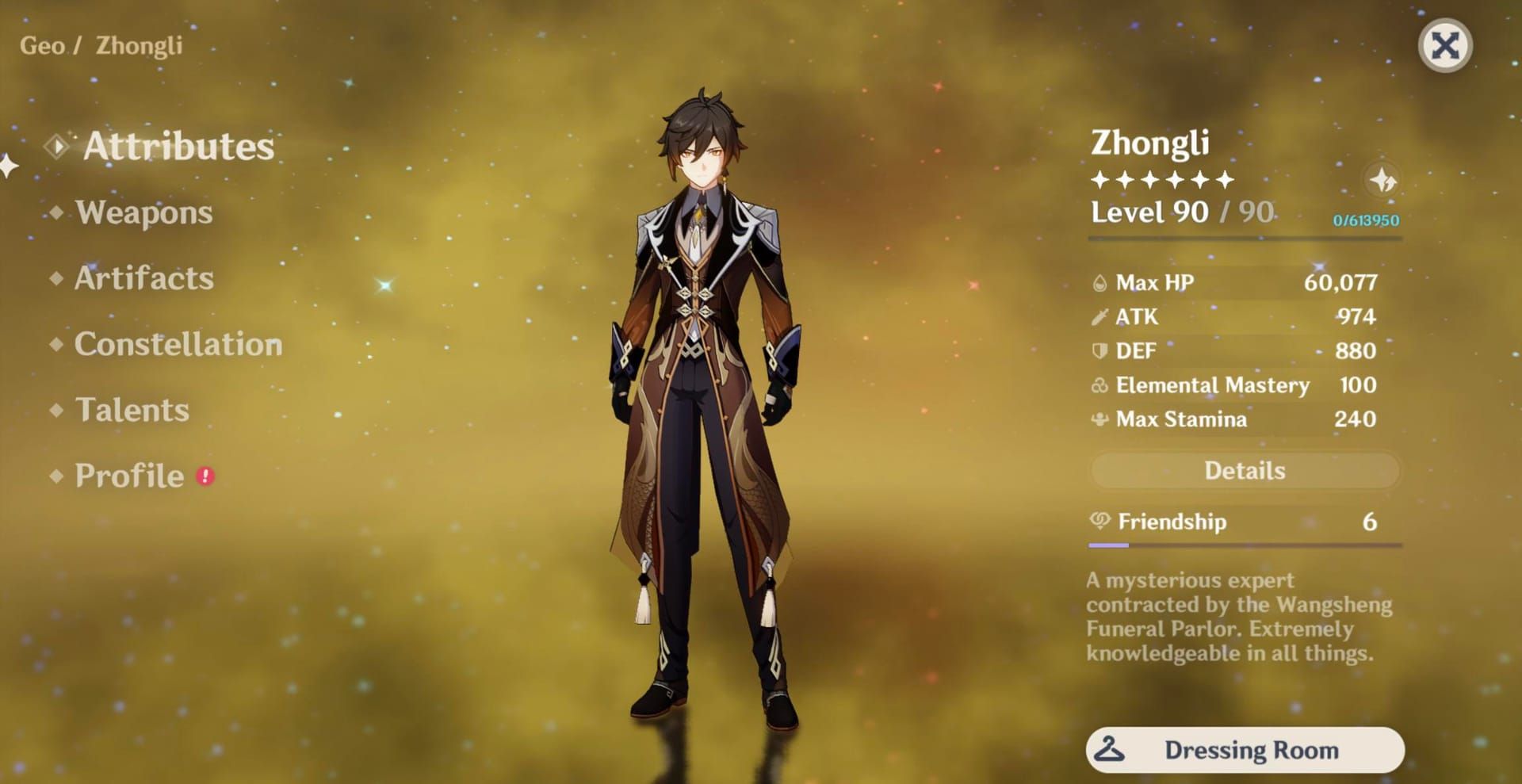Image resolution: width=1522 pixels, height=784 pixels.
Task: Select the Attributes section
Action: 180,145
